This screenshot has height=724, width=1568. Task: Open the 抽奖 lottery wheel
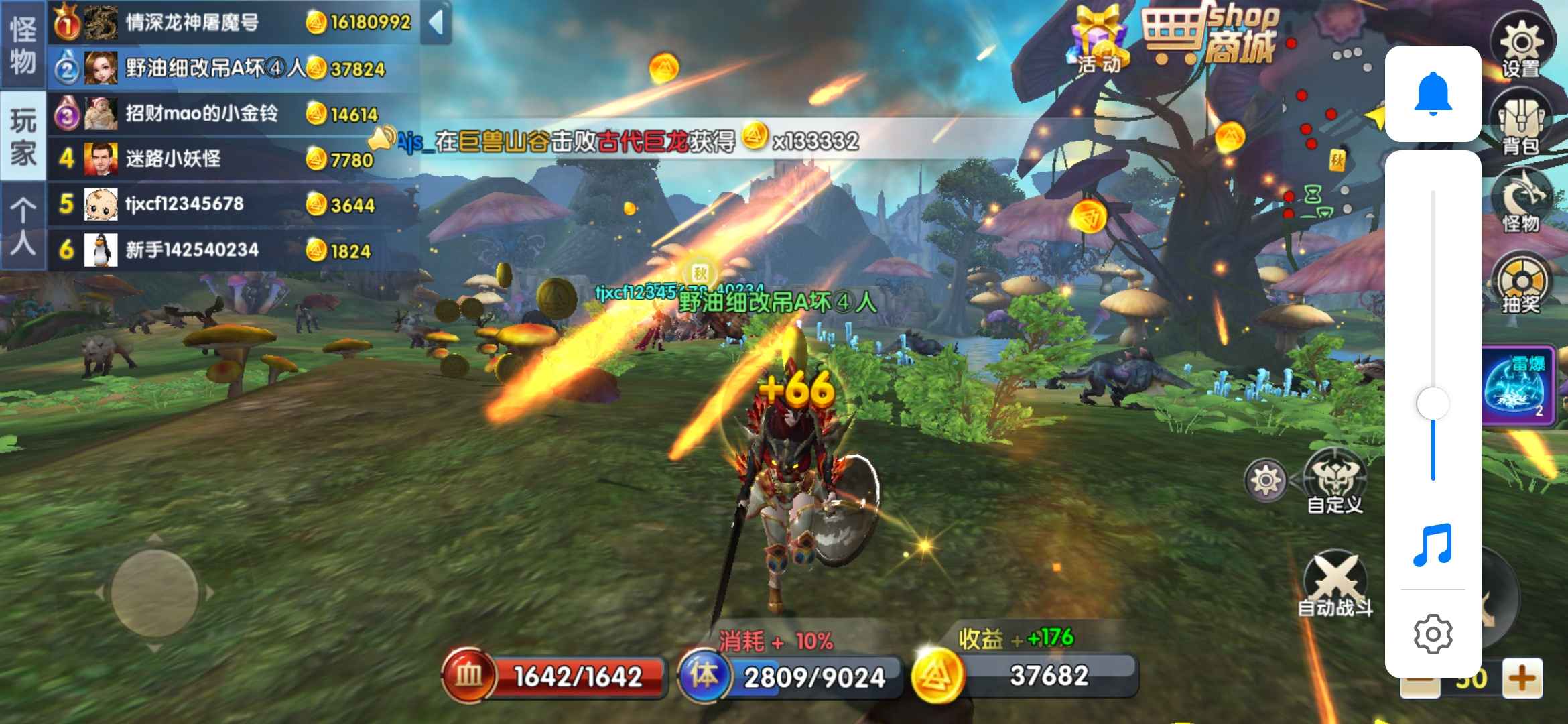[1521, 285]
